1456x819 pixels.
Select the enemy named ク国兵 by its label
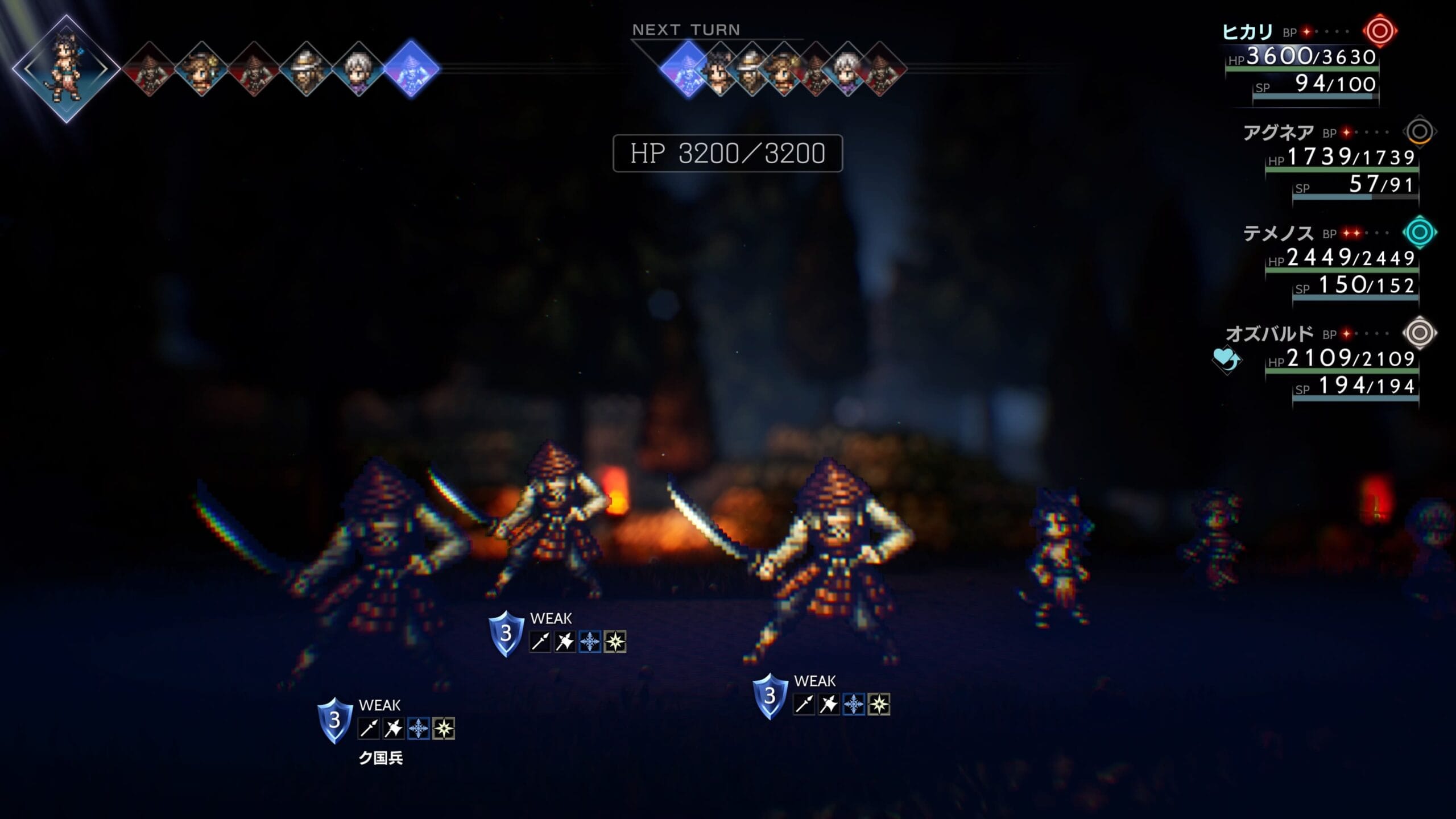[380, 758]
